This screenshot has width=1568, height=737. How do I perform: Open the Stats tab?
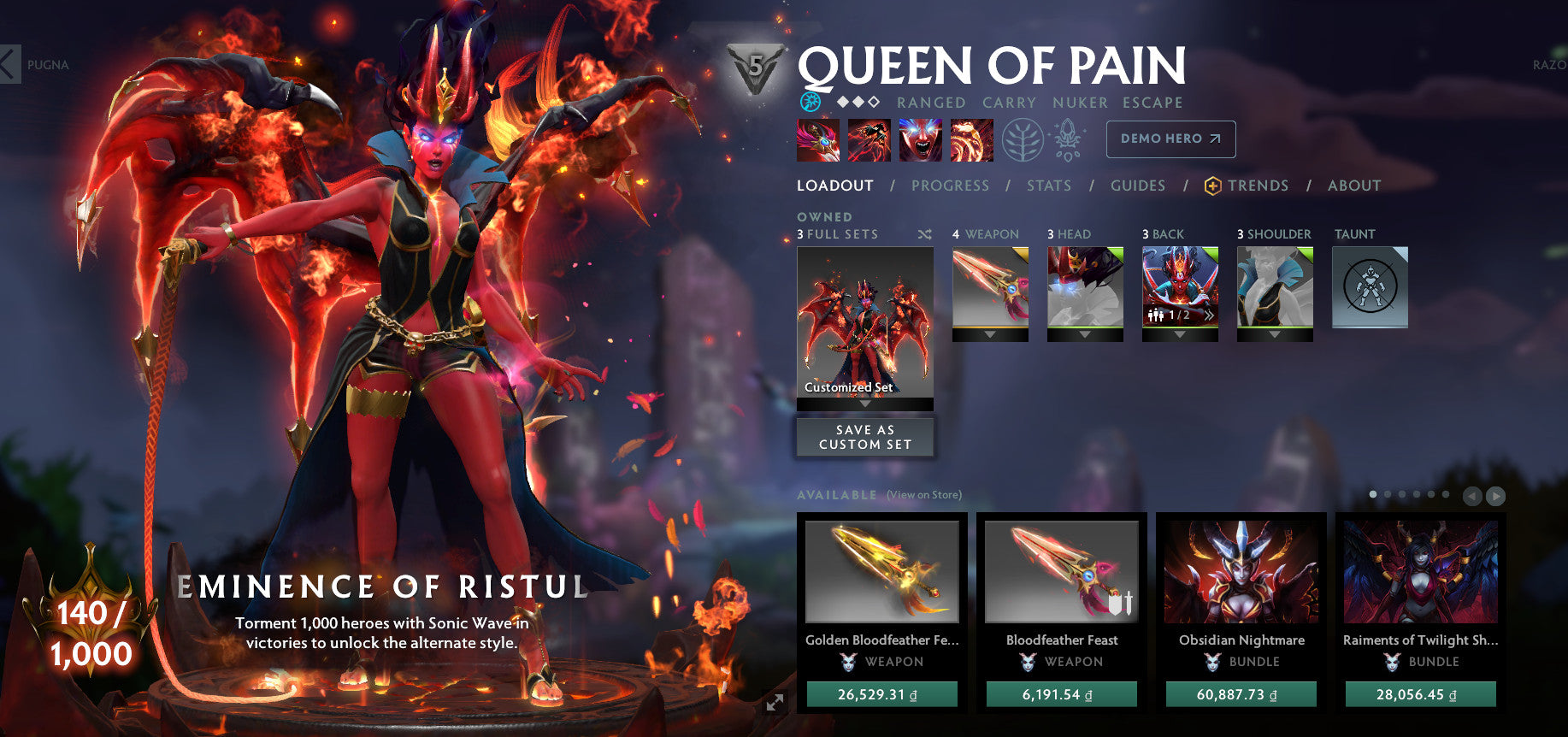1049,186
